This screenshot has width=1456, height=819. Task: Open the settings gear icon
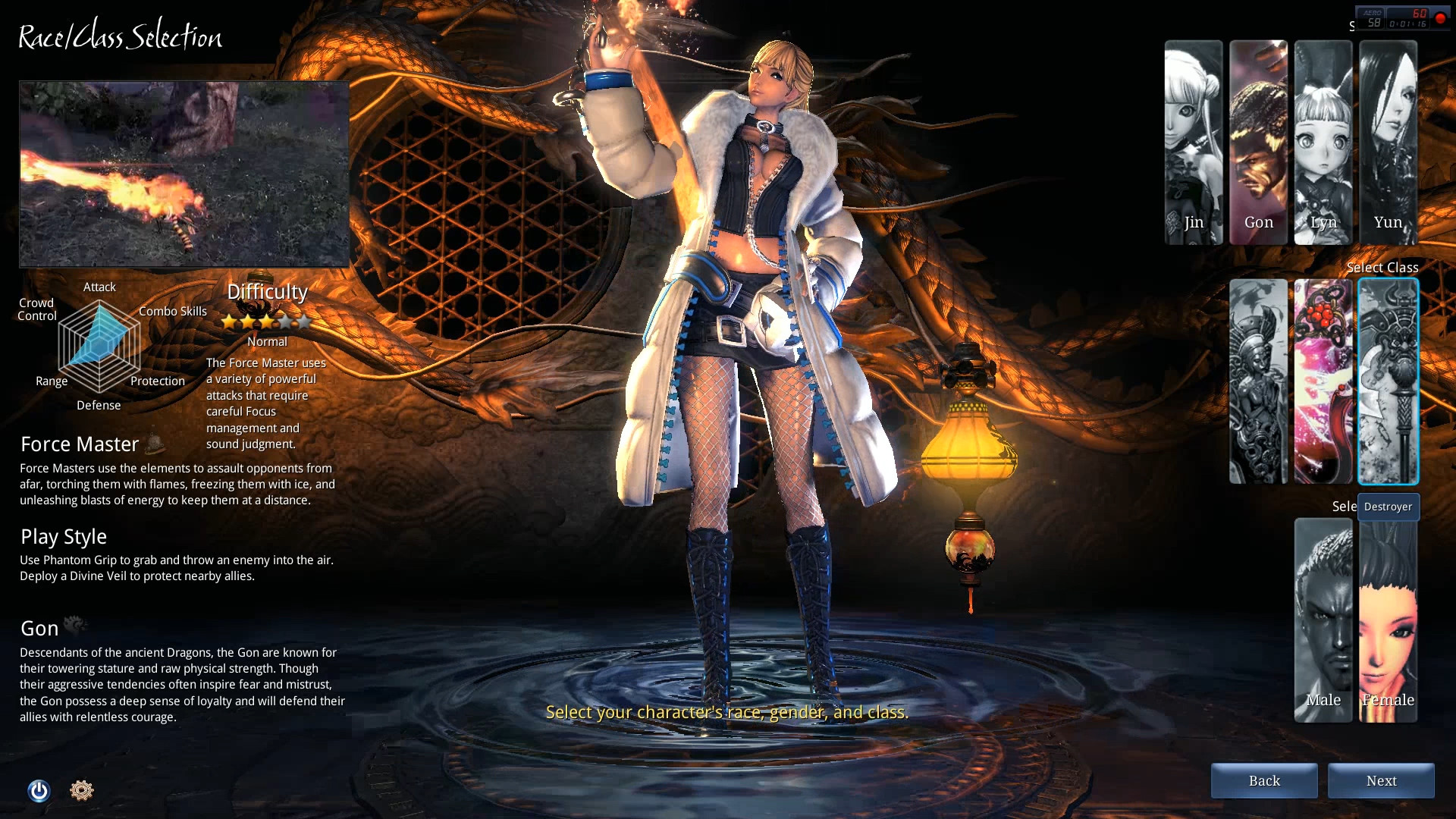[x=82, y=790]
